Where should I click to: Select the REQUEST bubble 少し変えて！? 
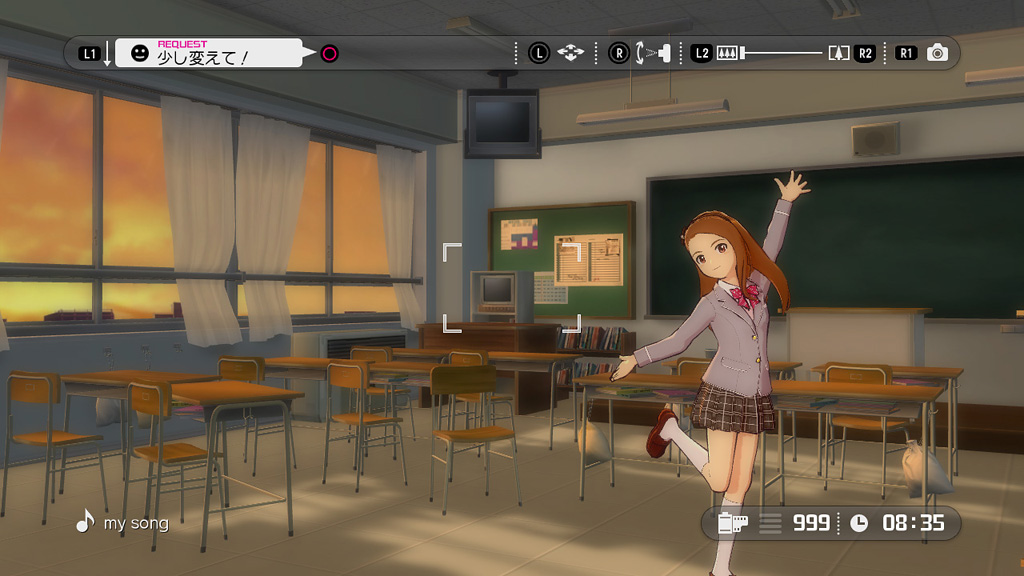point(208,53)
